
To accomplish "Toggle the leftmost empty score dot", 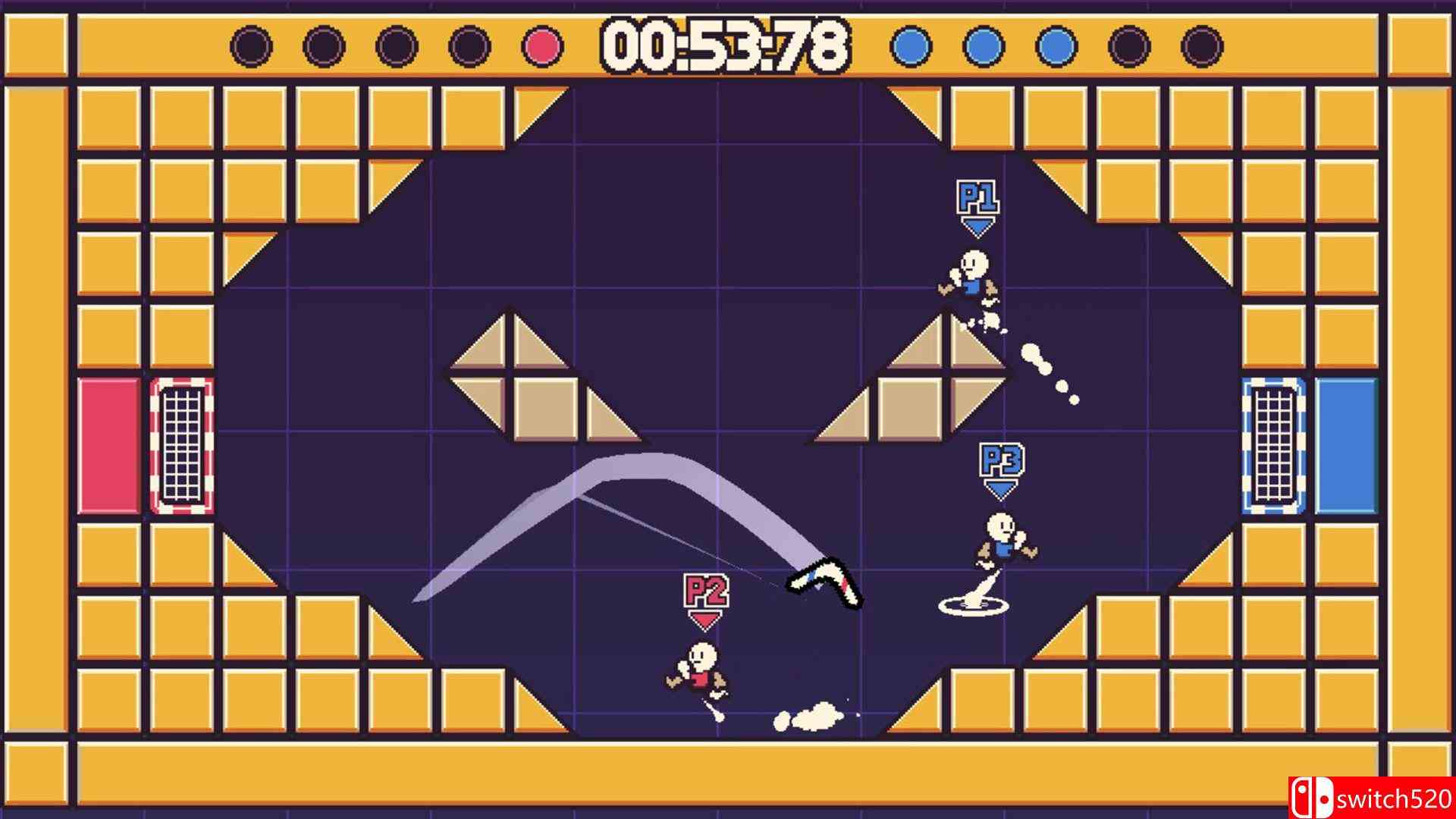I will click(x=250, y=45).
